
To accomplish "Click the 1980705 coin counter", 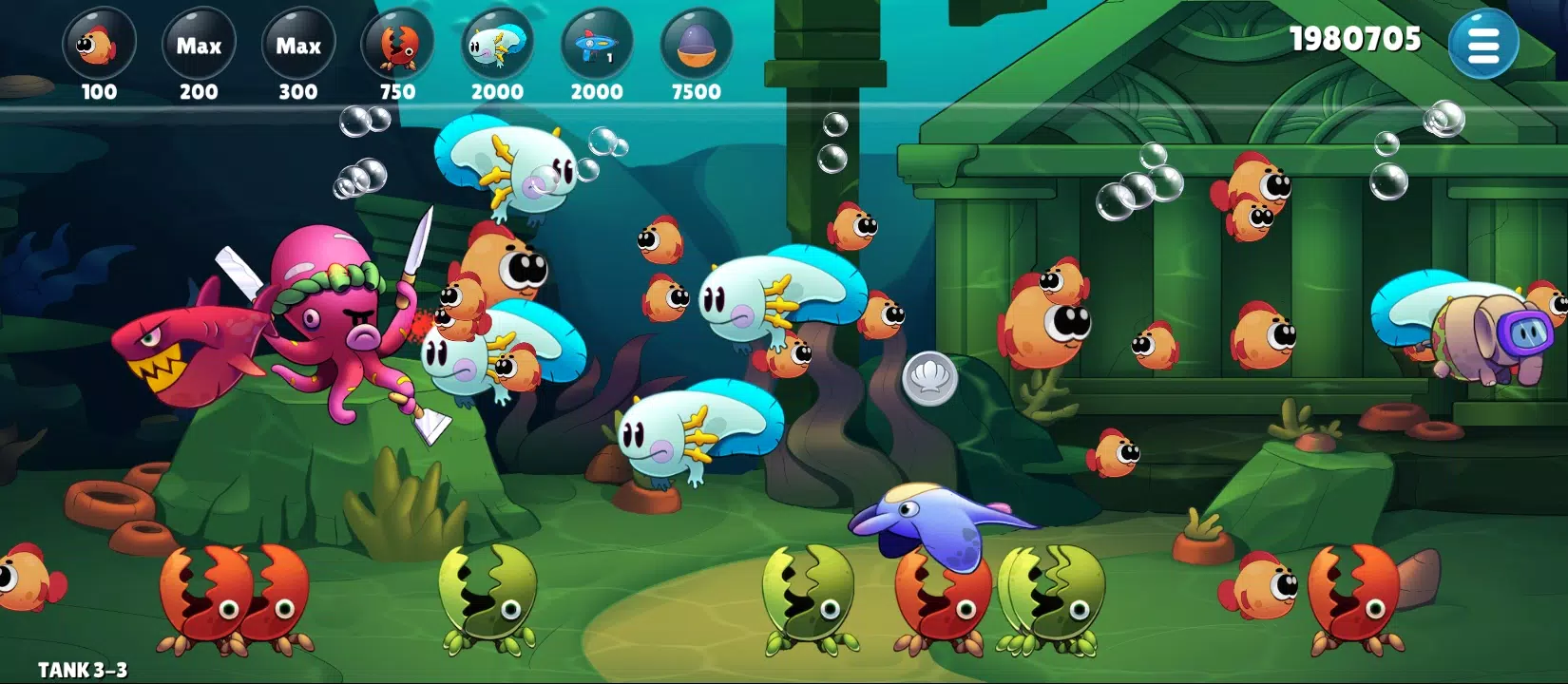I will [x=1356, y=40].
